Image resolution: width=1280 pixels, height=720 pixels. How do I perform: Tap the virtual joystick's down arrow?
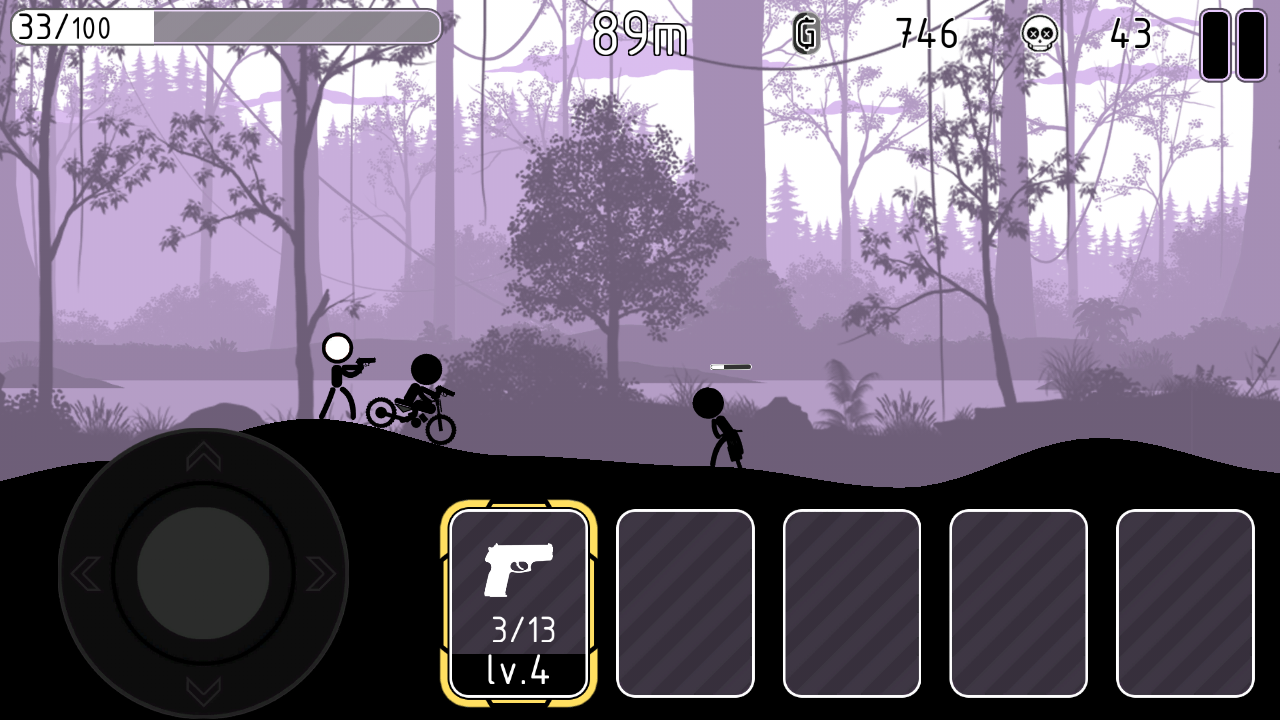coord(203,690)
